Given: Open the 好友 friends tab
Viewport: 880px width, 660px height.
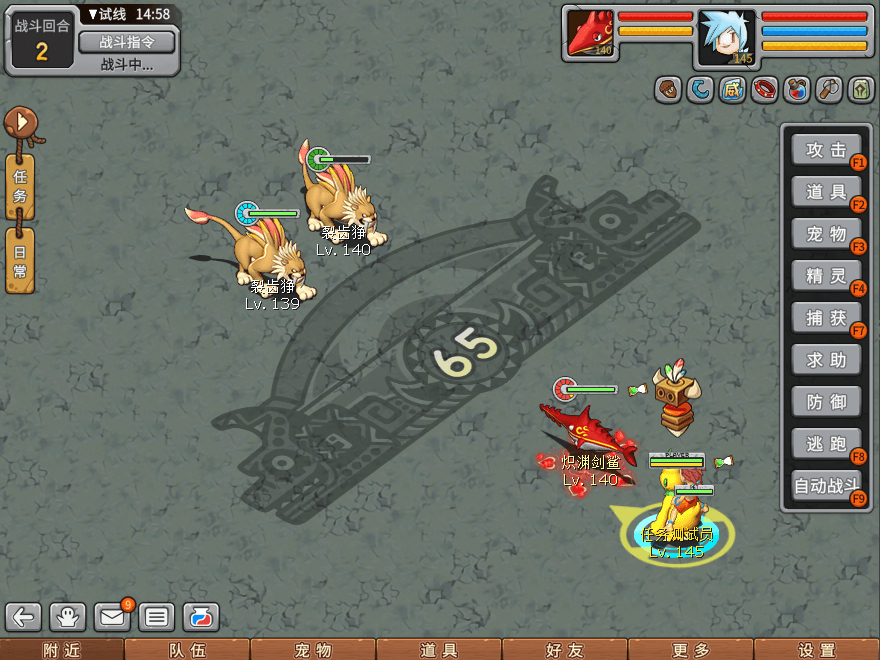Looking at the screenshot, I should [x=564, y=650].
